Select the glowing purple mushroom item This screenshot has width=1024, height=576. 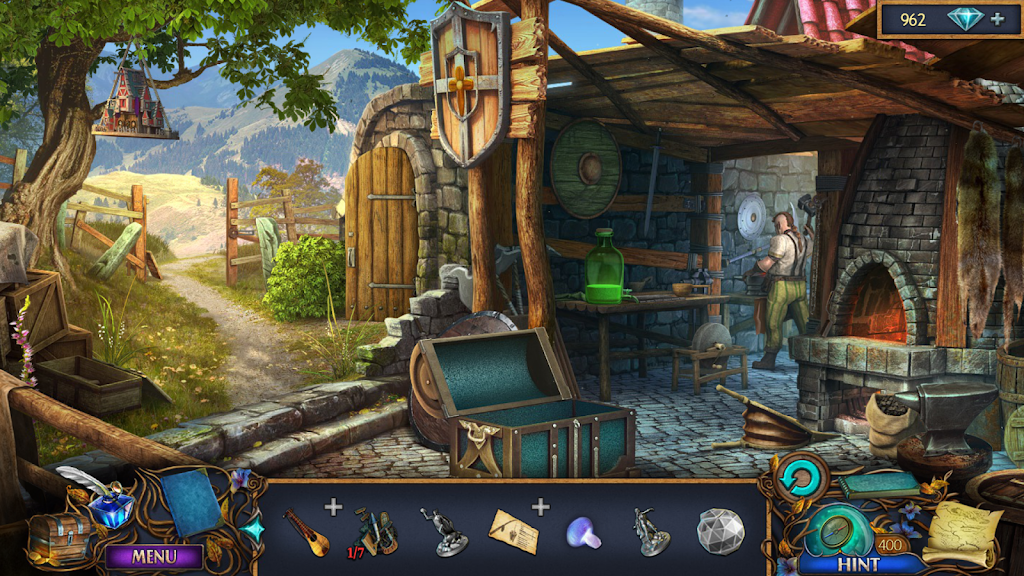coord(584,532)
